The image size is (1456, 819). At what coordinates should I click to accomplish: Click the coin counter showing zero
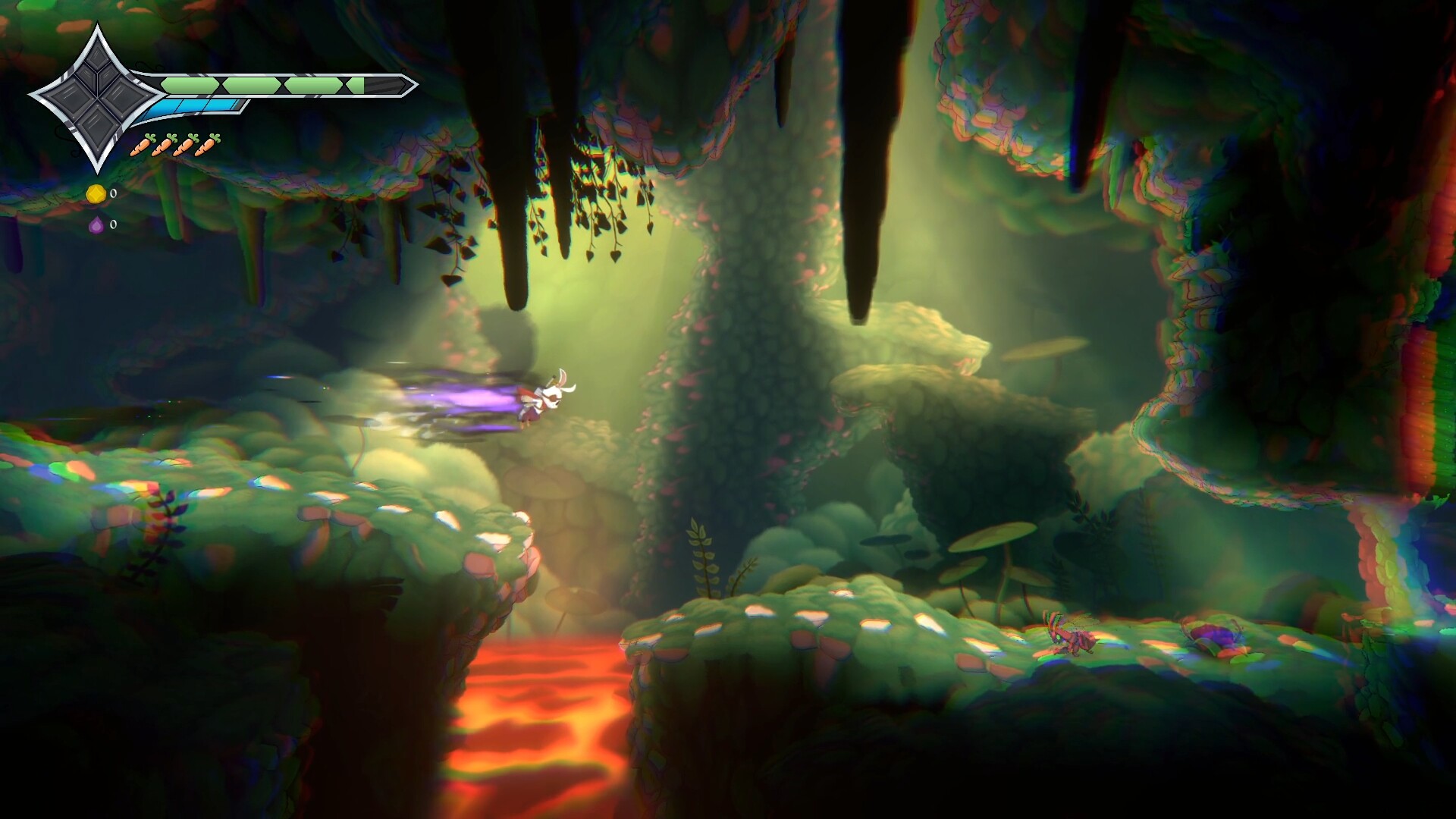click(114, 194)
